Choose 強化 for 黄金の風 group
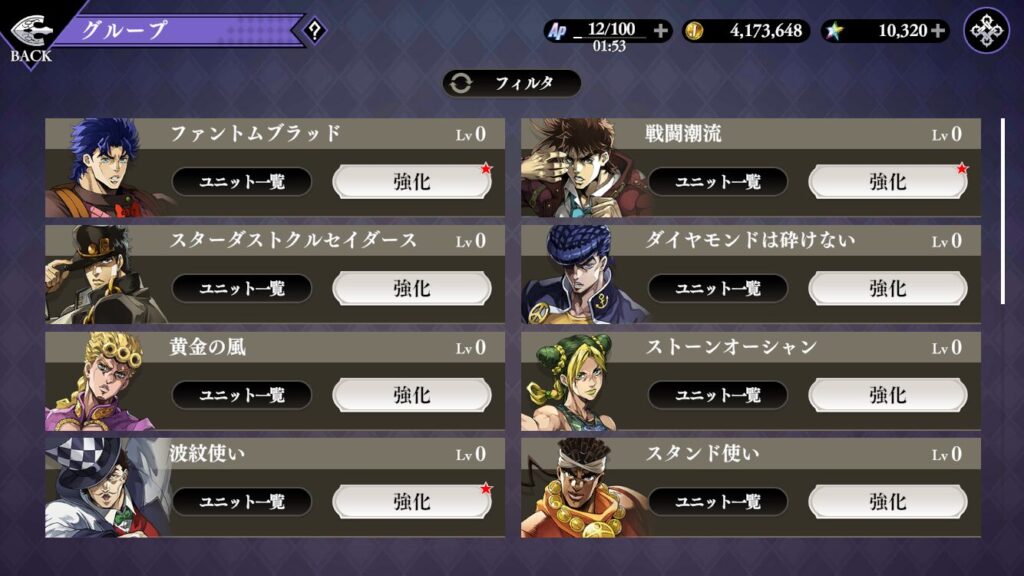The image size is (1024, 576). click(x=412, y=395)
